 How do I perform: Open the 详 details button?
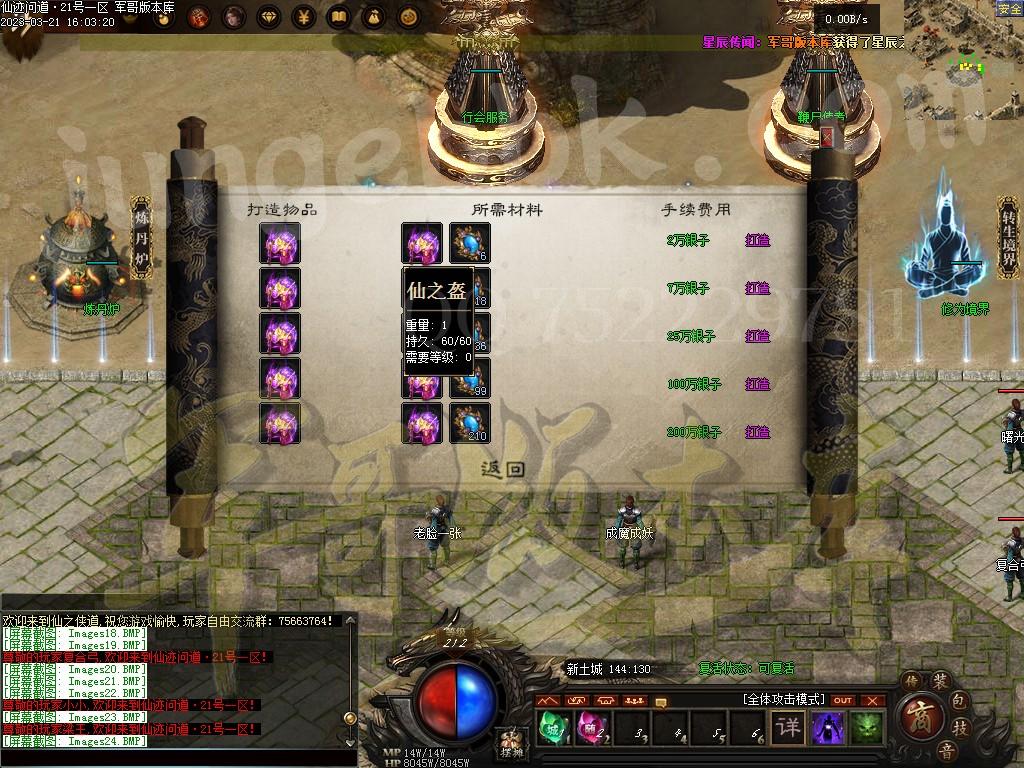[x=789, y=727]
